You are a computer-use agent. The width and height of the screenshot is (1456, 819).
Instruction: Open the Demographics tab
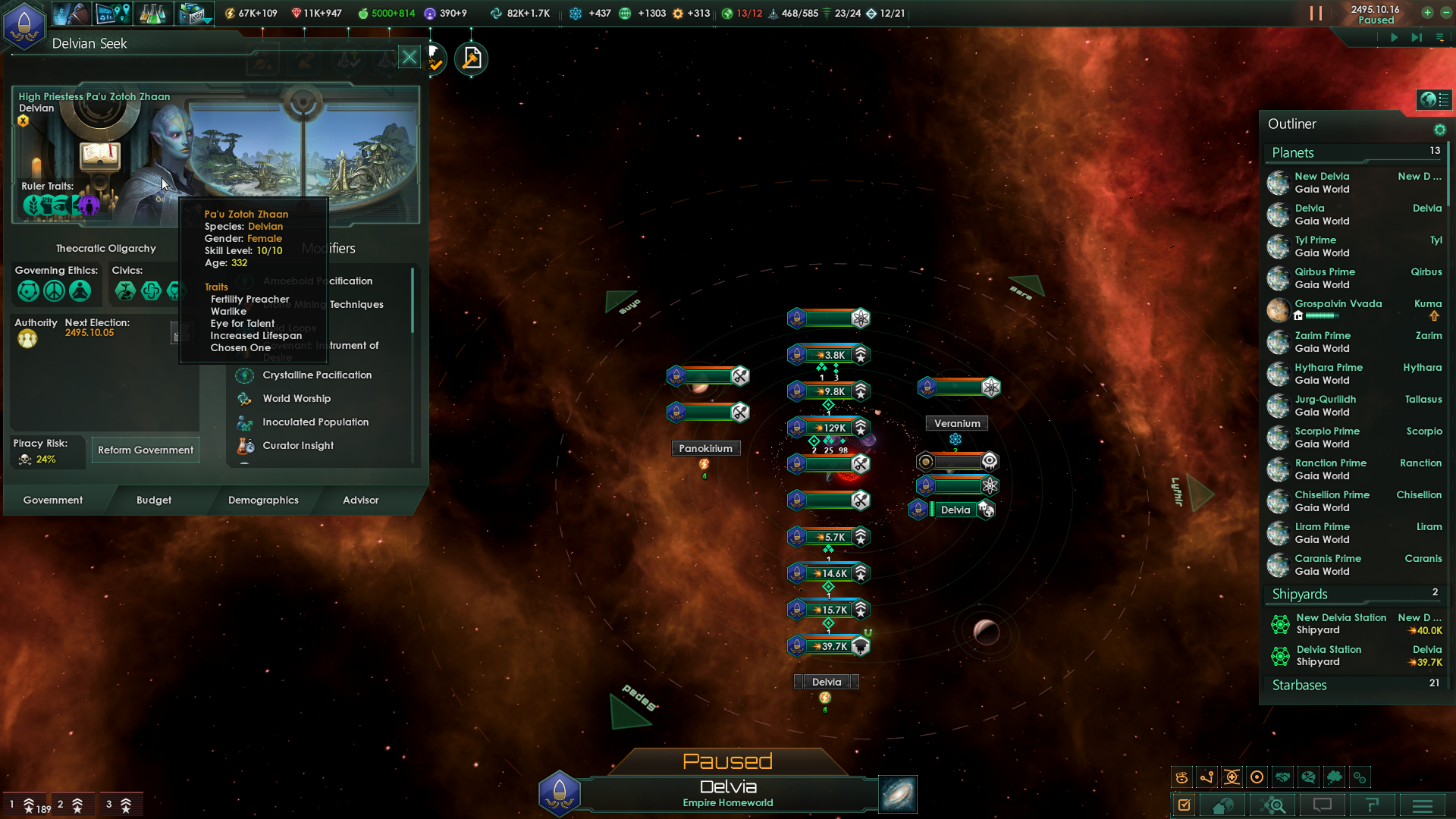(263, 500)
